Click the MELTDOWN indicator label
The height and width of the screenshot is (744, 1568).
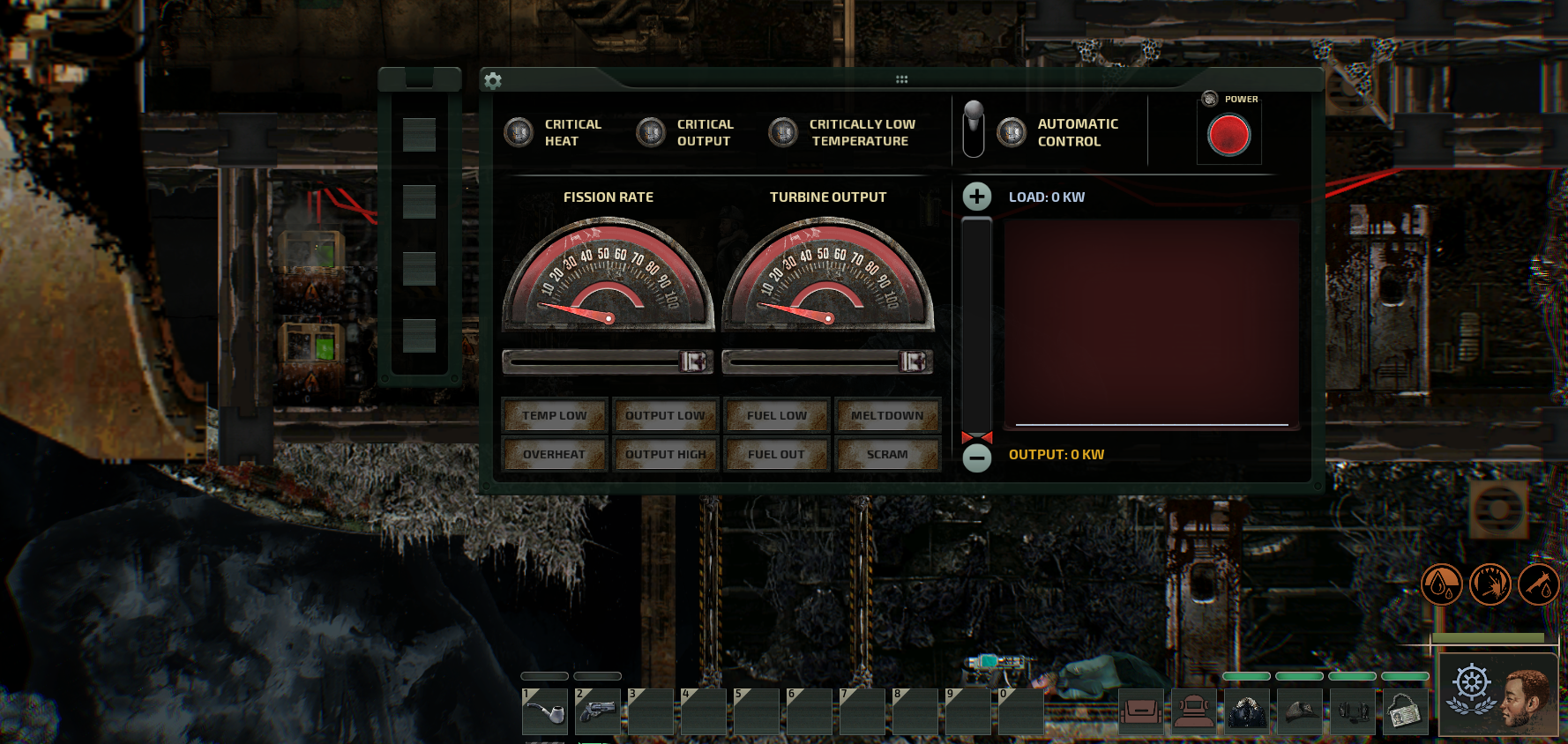pyautogui.click(x=888, y=414)
